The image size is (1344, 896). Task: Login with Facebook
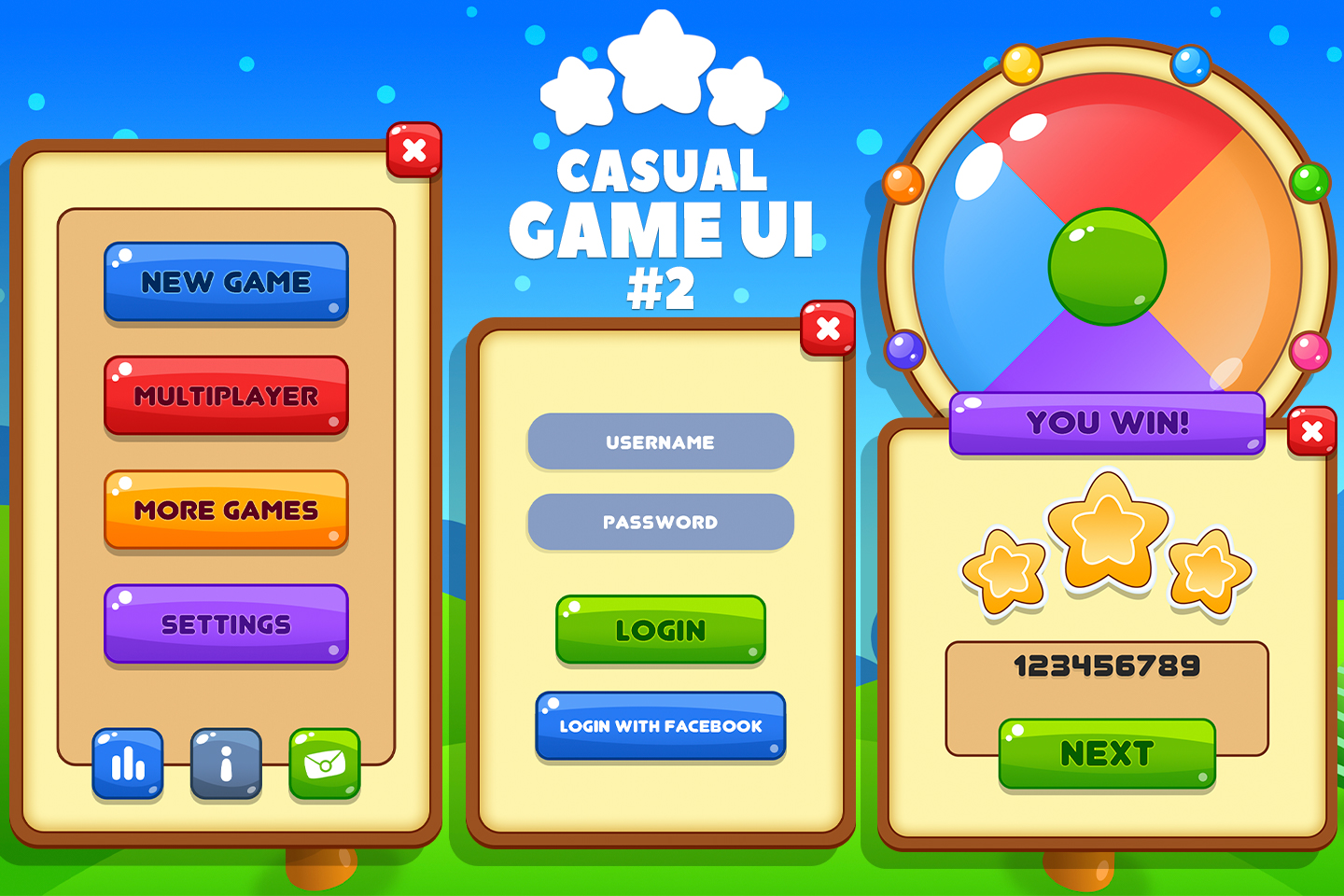(660, 727)
